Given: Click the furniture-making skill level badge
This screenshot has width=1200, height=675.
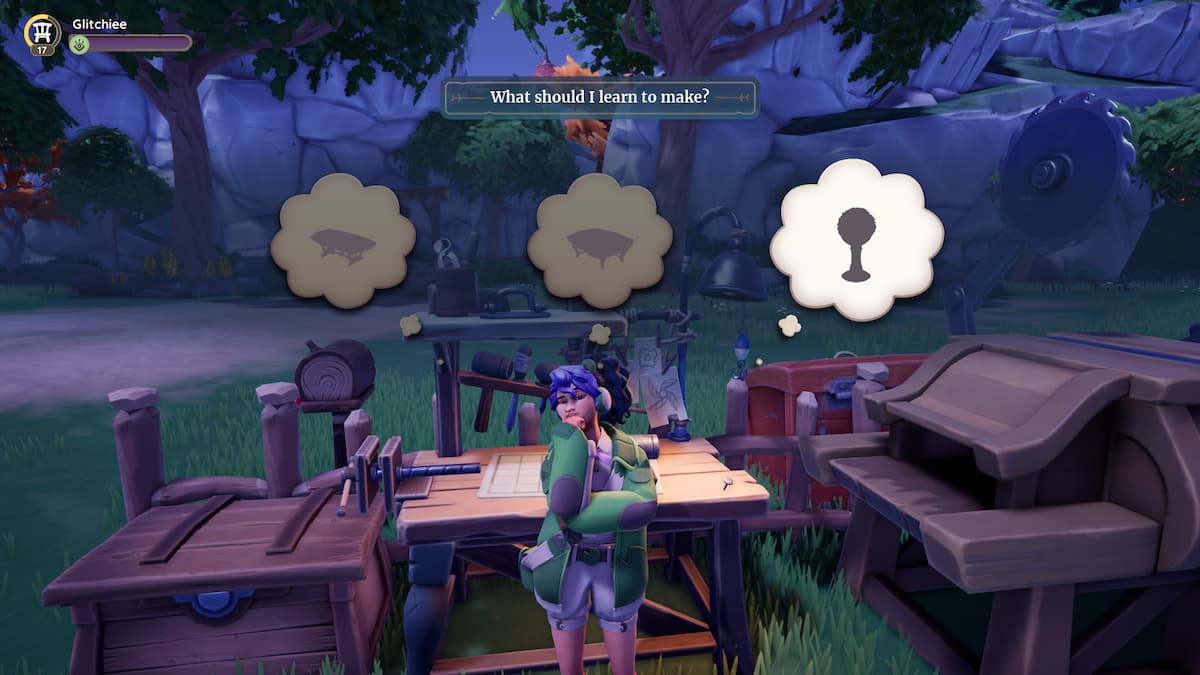Looking at the screenshot, I should click(x=42, y=33).
